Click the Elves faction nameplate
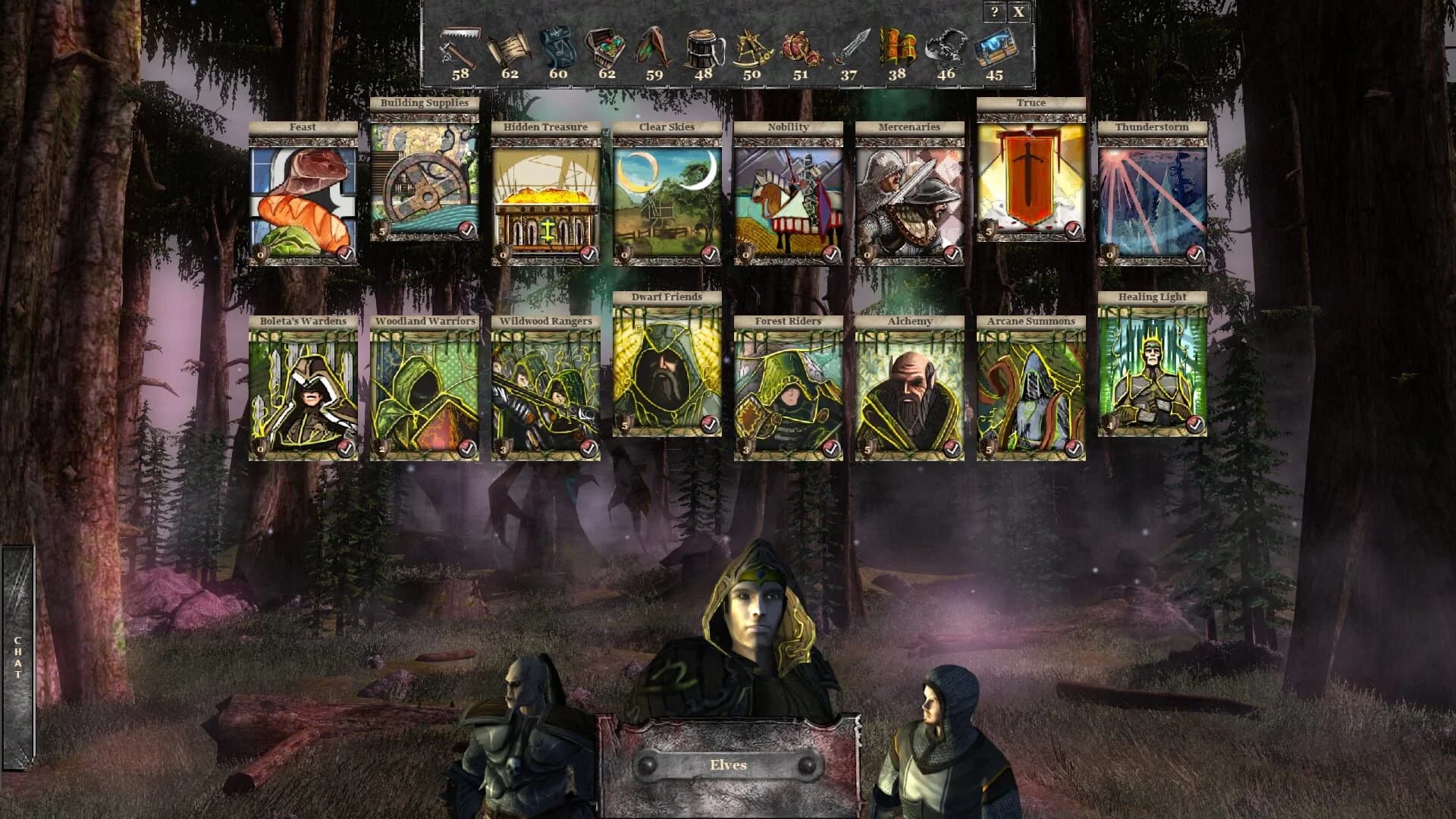The height and width of the screenshot is (819, 1456). pyautogui.click(x=727, y=764)
